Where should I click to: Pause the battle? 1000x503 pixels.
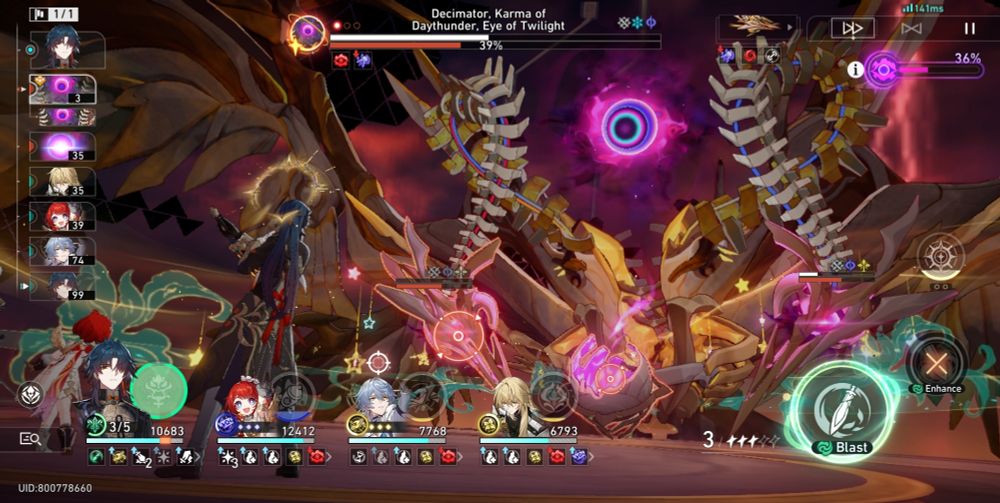pyautogui.click(x=969, y=28)
